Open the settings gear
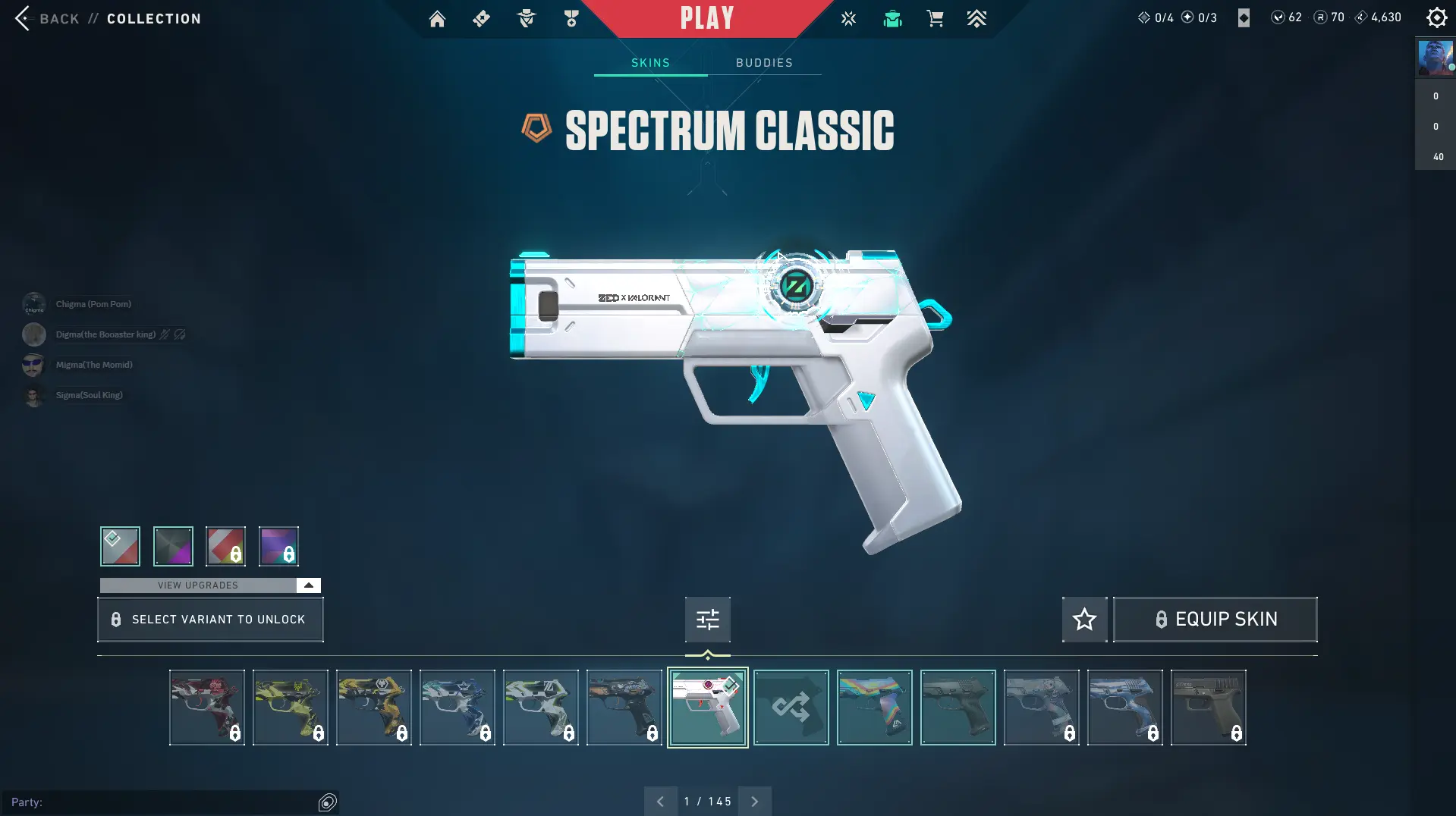Image resolution: width=1456 pixels, height=816 pixels. click(1436, 17)
